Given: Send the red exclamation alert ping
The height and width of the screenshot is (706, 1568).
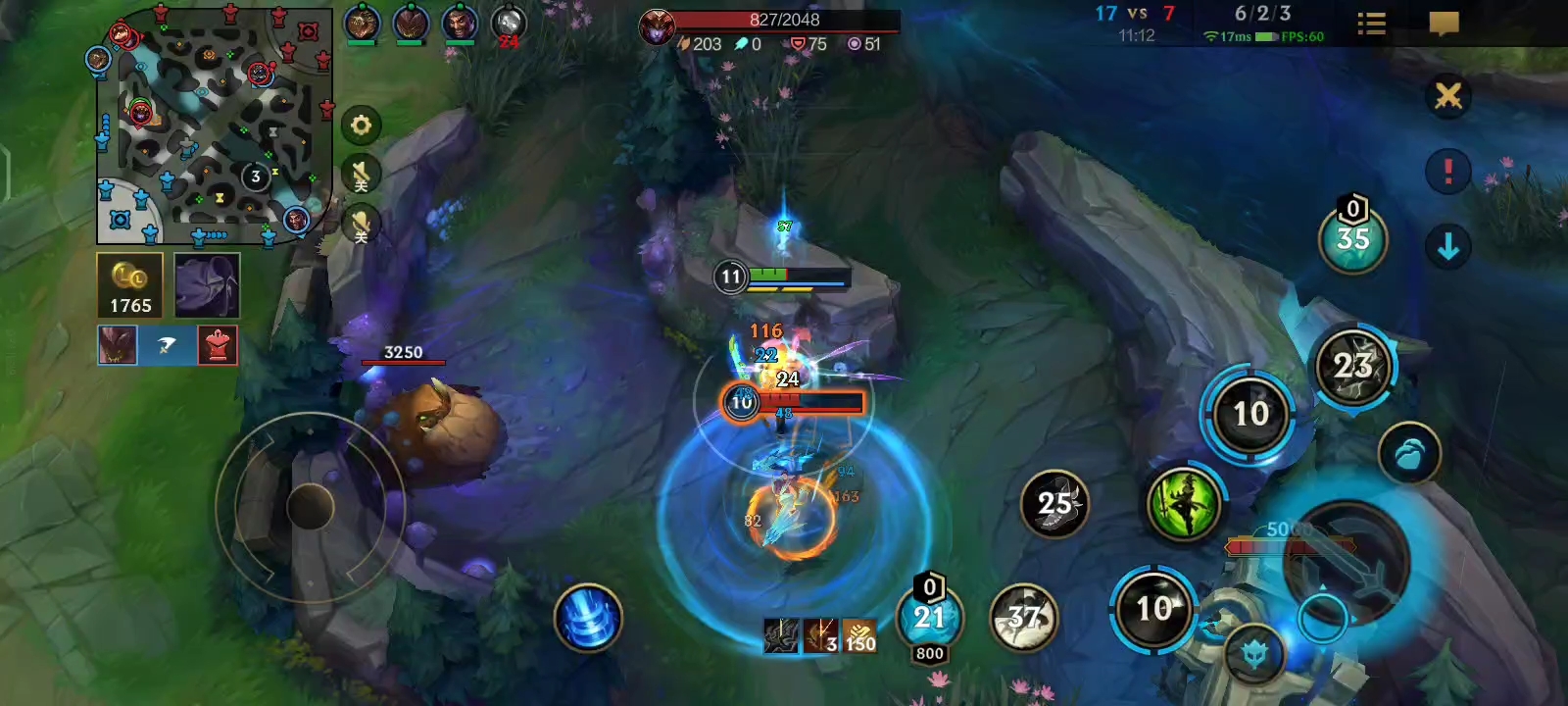Looking at the screenshot, I should tap(1447, 172).
